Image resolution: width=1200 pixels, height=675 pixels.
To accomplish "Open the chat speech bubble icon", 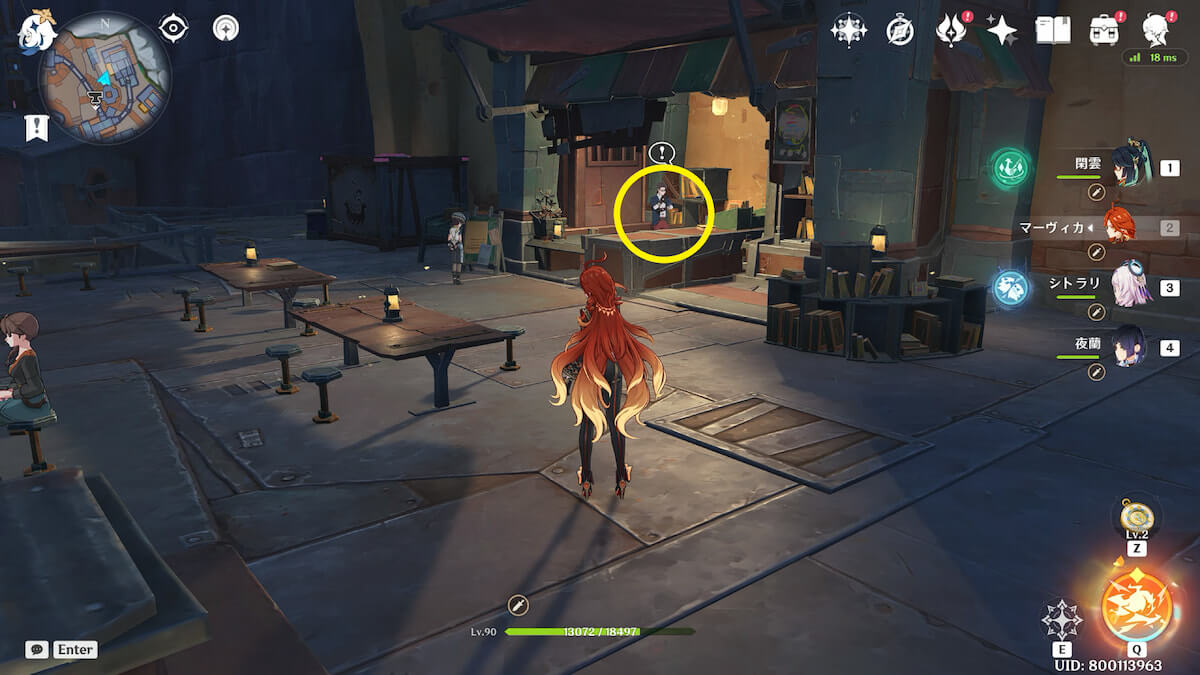I will (x=36, y=649).
